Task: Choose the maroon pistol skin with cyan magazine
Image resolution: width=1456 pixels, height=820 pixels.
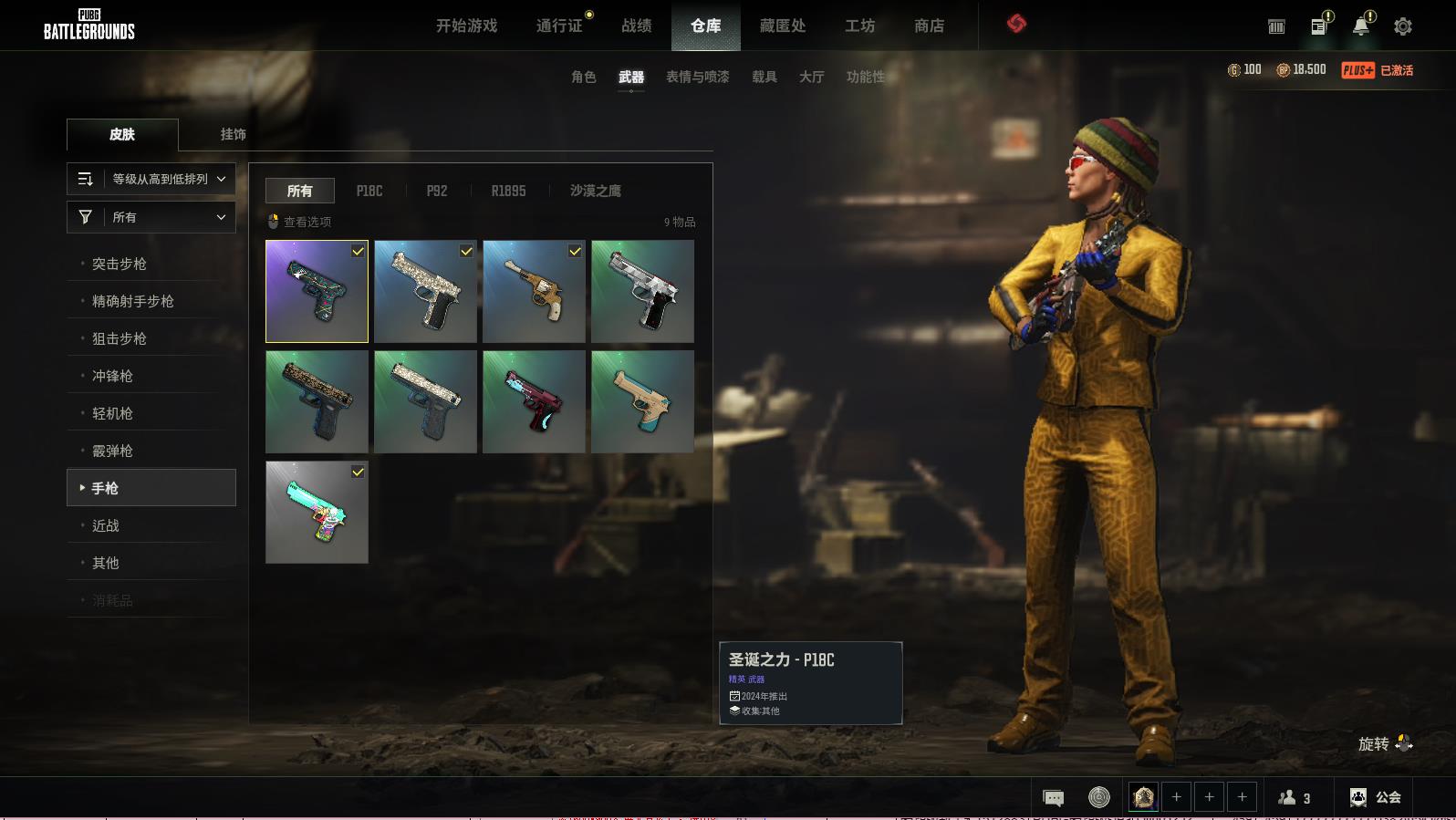Action: pyautogui.click(x=534, y=401)
